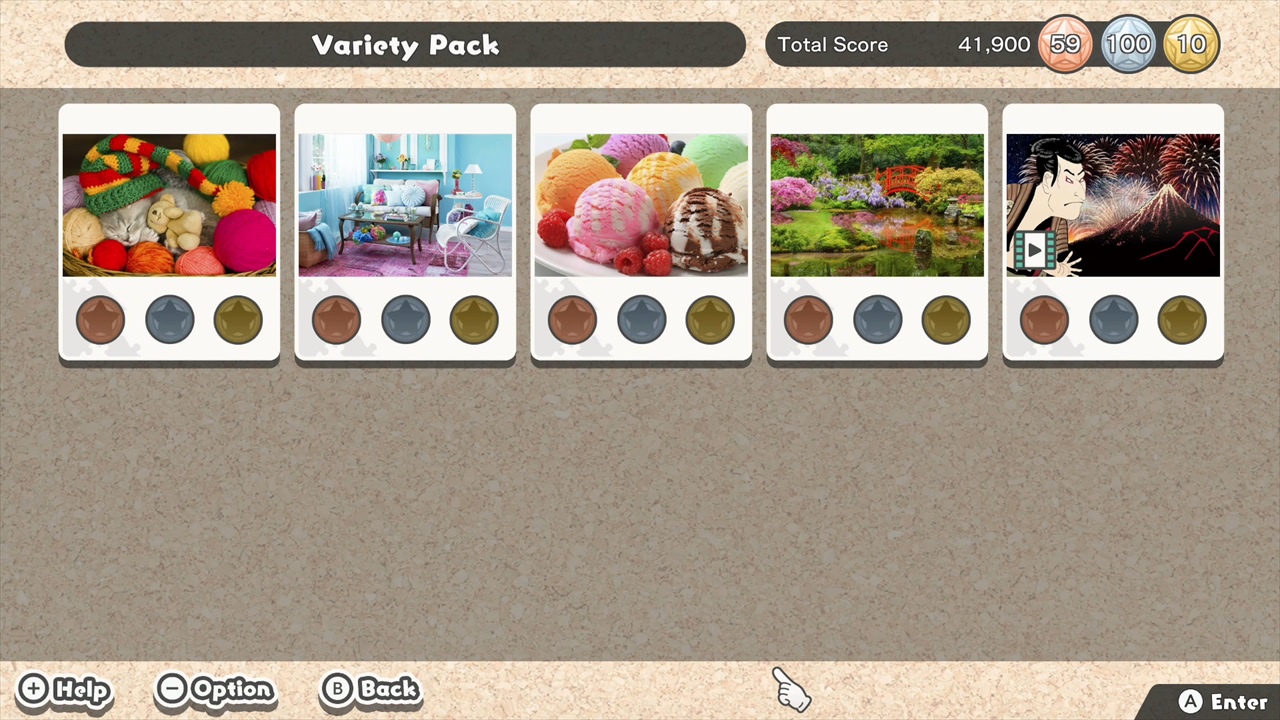Click the filmstrip play icon on the ukiyo-e puzzle
The image size is (1280, 720).
[1035, 251]
